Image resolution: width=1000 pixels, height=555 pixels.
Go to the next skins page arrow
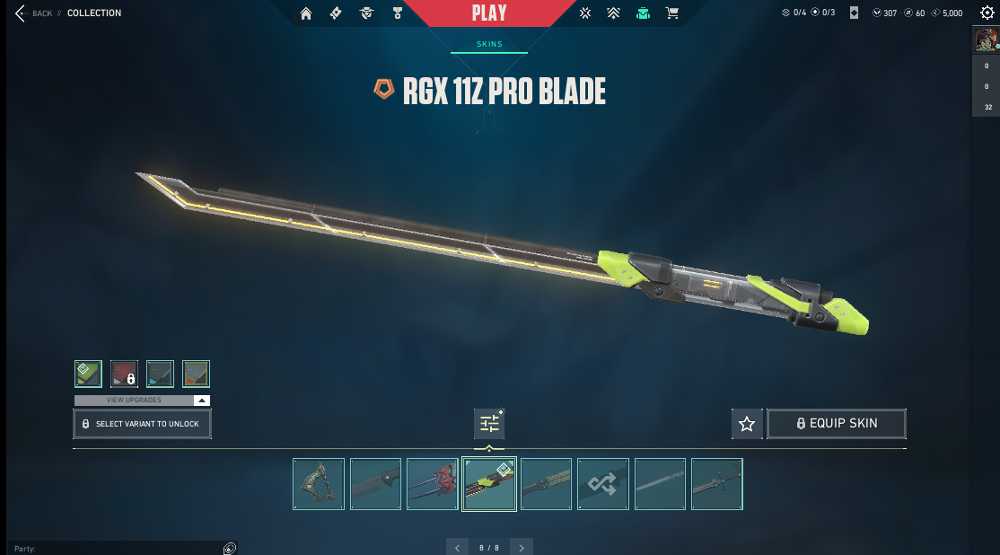(521, 547)
